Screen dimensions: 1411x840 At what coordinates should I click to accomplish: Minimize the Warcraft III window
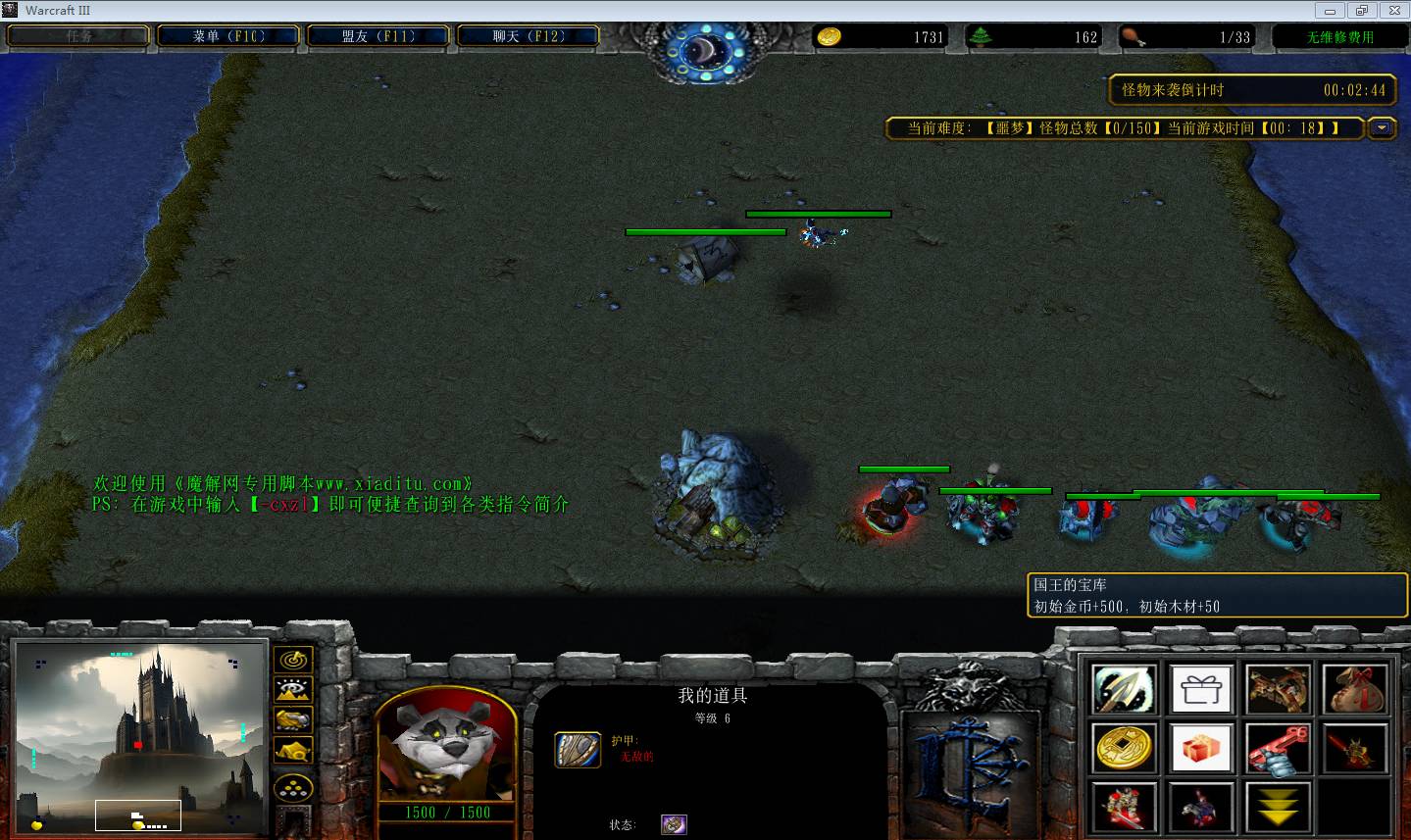point(1331,10)
